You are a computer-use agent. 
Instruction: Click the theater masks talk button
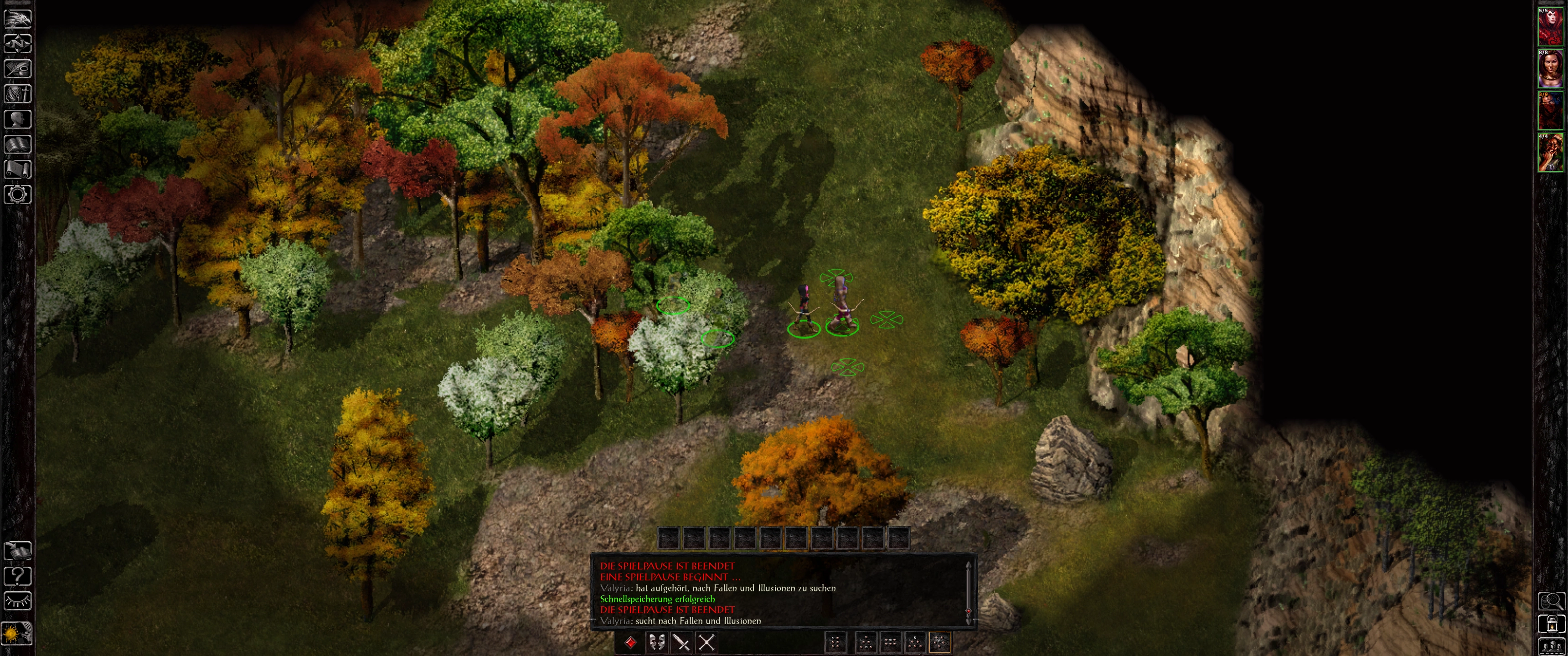pyautogui.click(x=657, y=642)
